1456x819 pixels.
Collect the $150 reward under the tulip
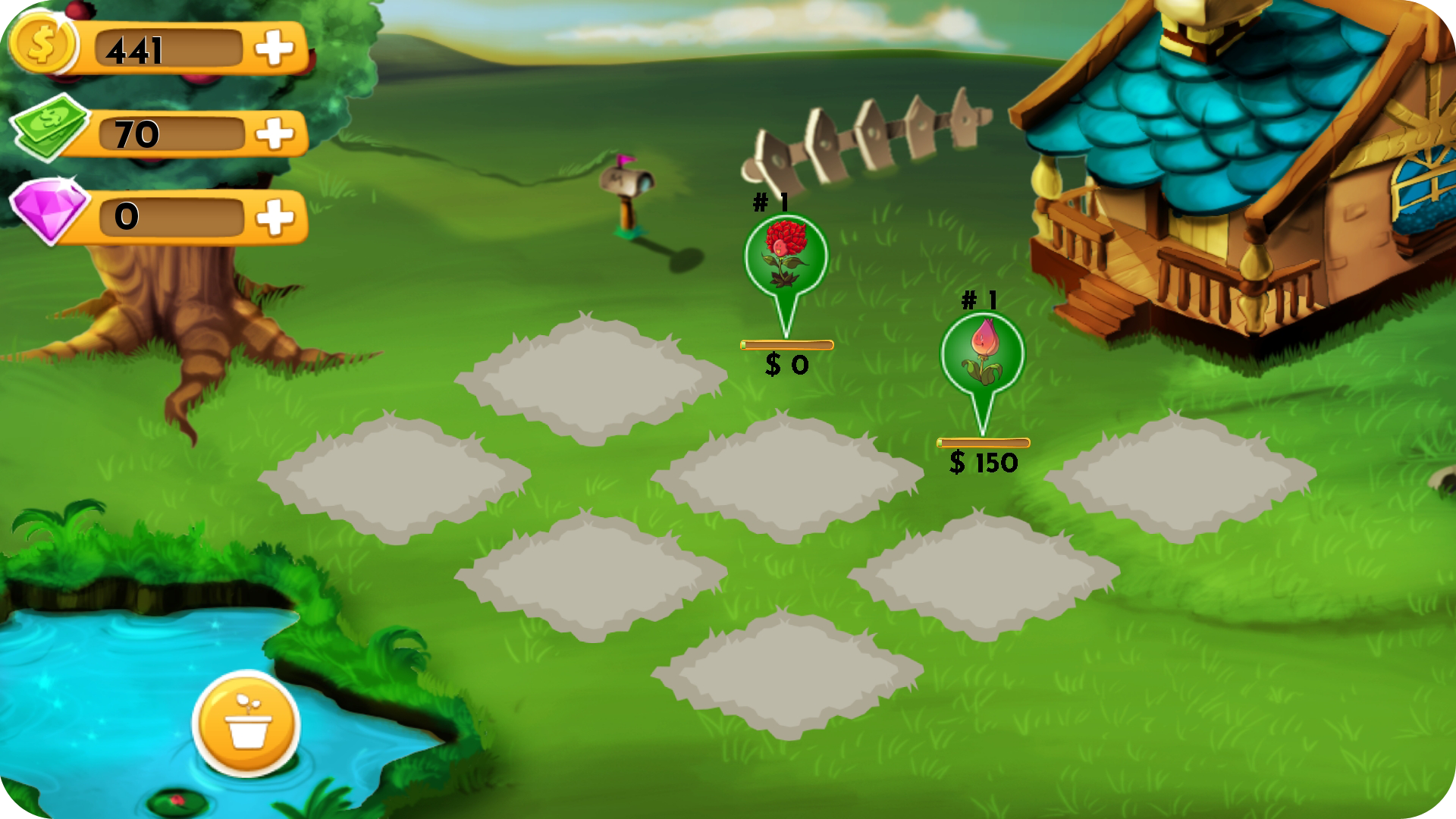(x=984, y=460)
